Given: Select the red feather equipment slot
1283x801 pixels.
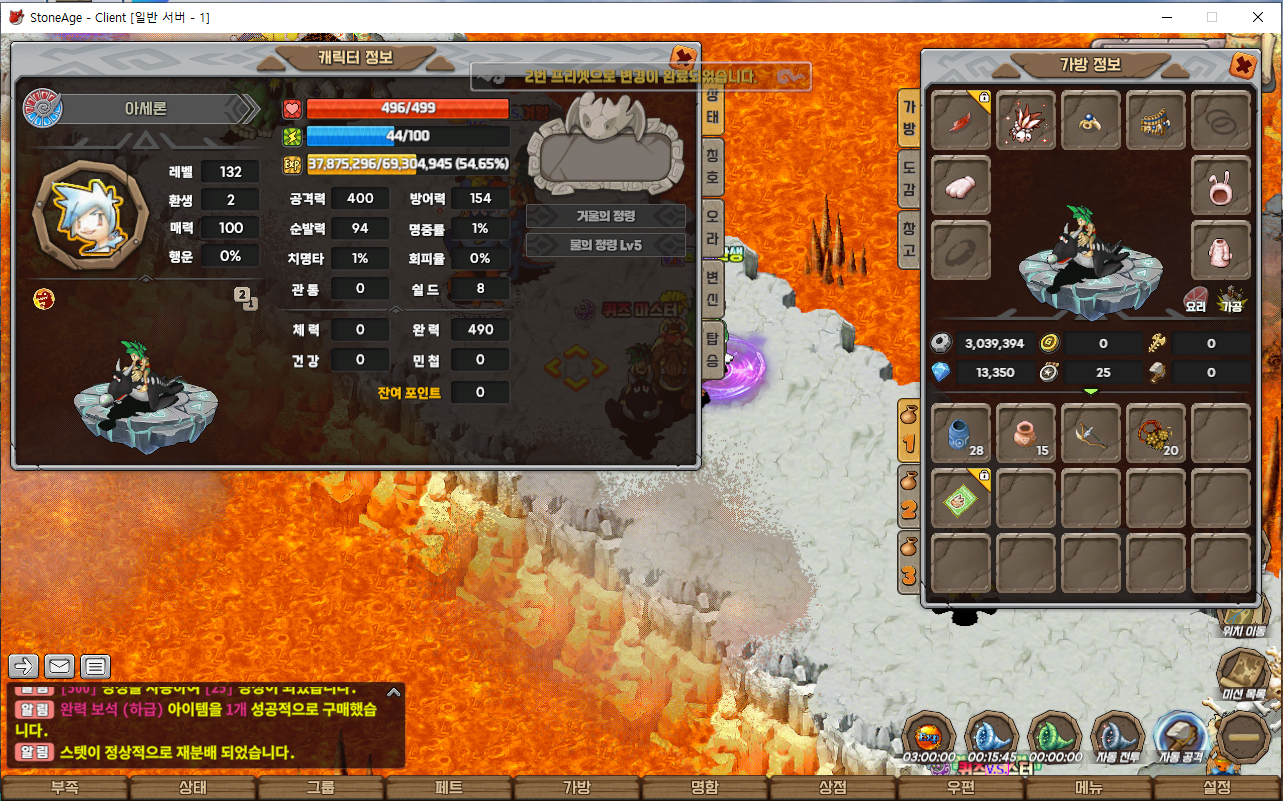Looking at the screenshot, I should (961, 121).
